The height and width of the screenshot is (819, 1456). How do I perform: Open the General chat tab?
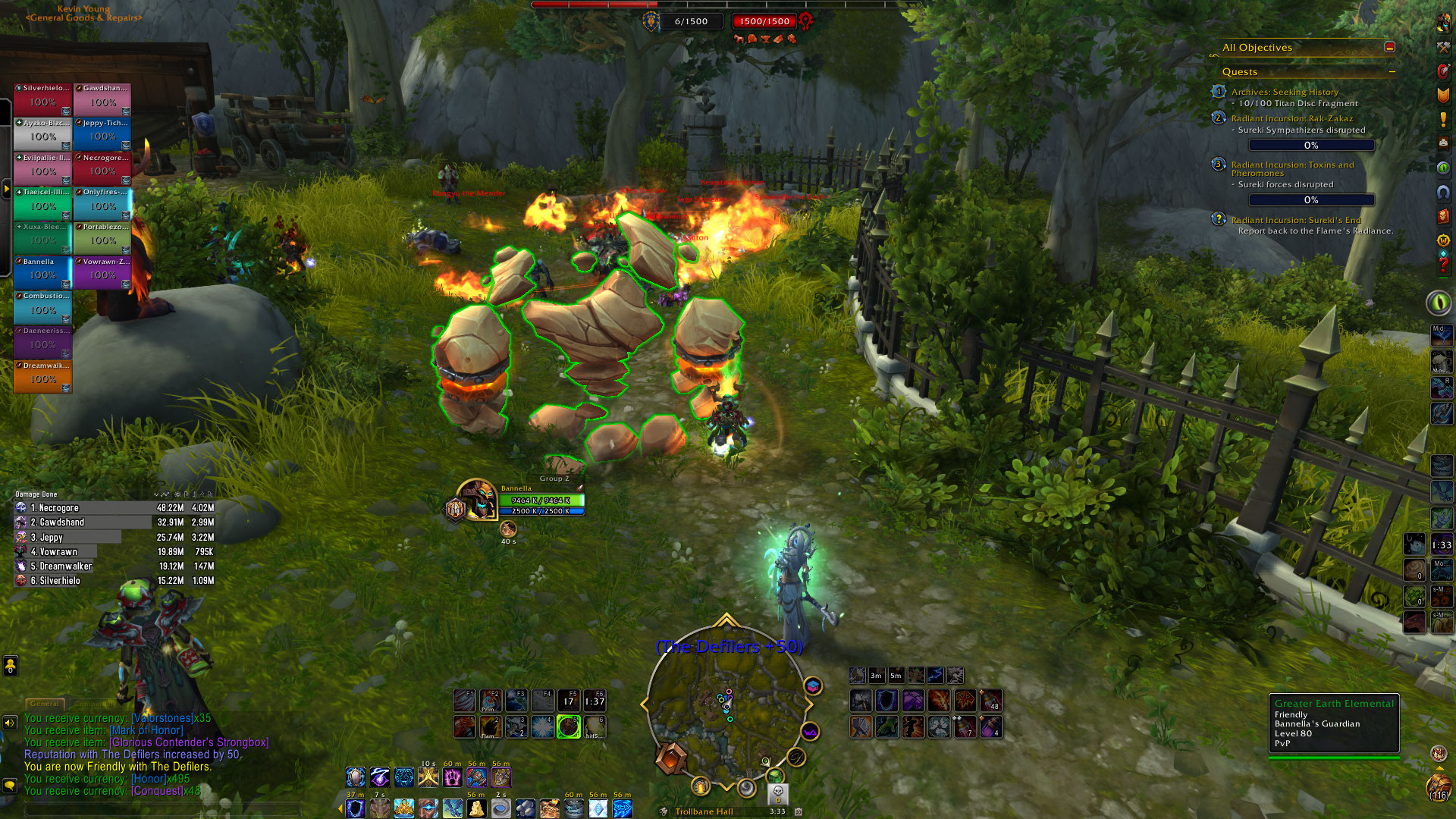[x=44, y=704]
